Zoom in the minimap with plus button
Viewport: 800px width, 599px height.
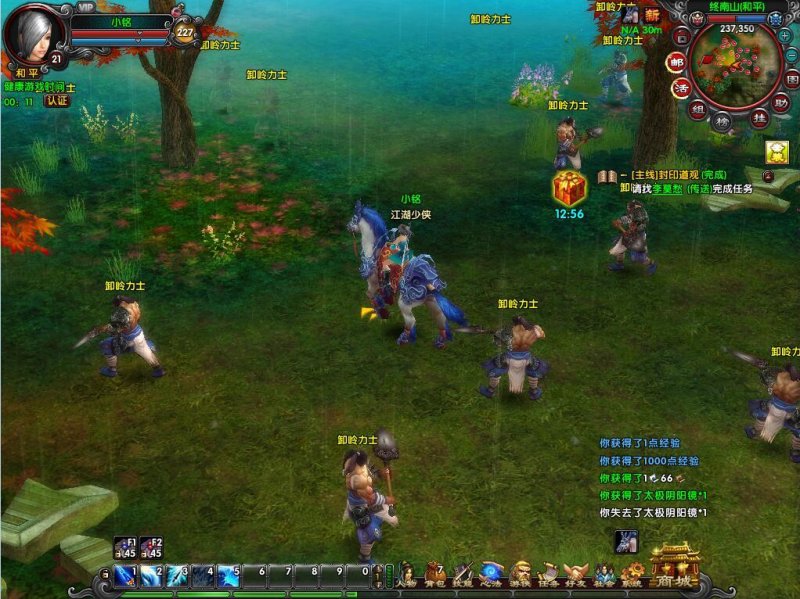point(785,35)
